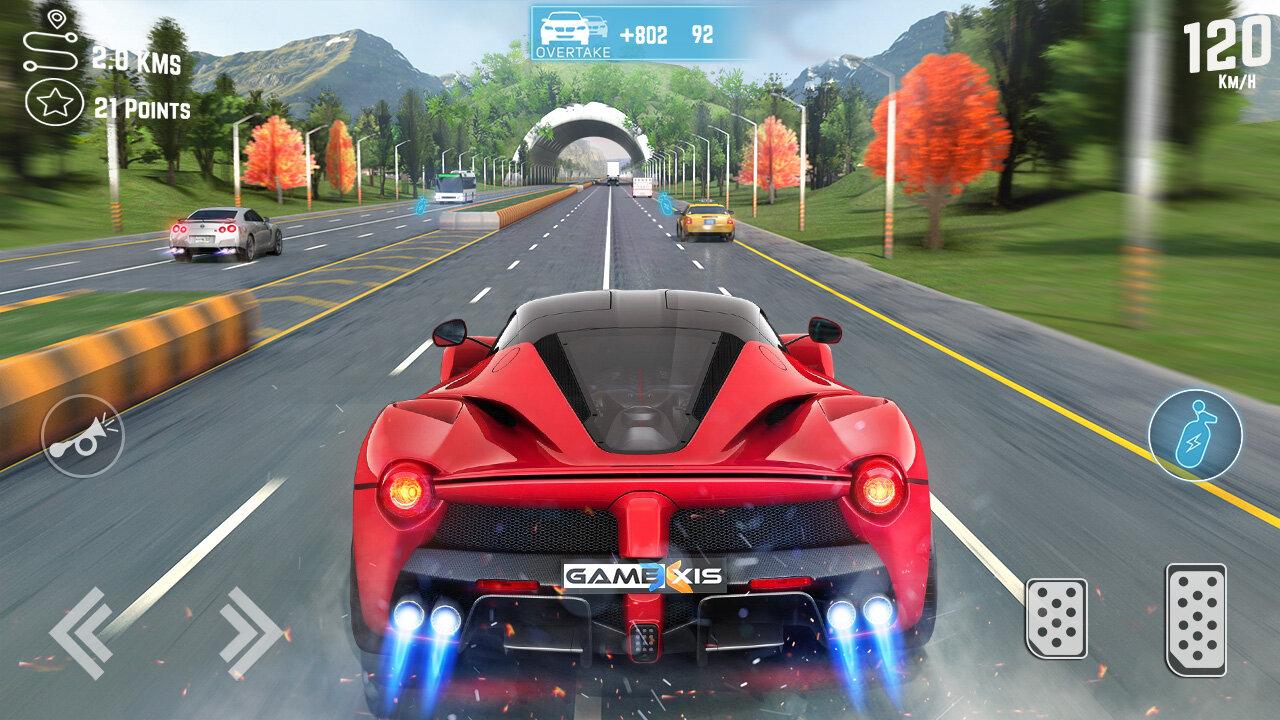Activate the nitro boost bottle
Viewport: 1280px width, 720px height.
(1195, 436)
